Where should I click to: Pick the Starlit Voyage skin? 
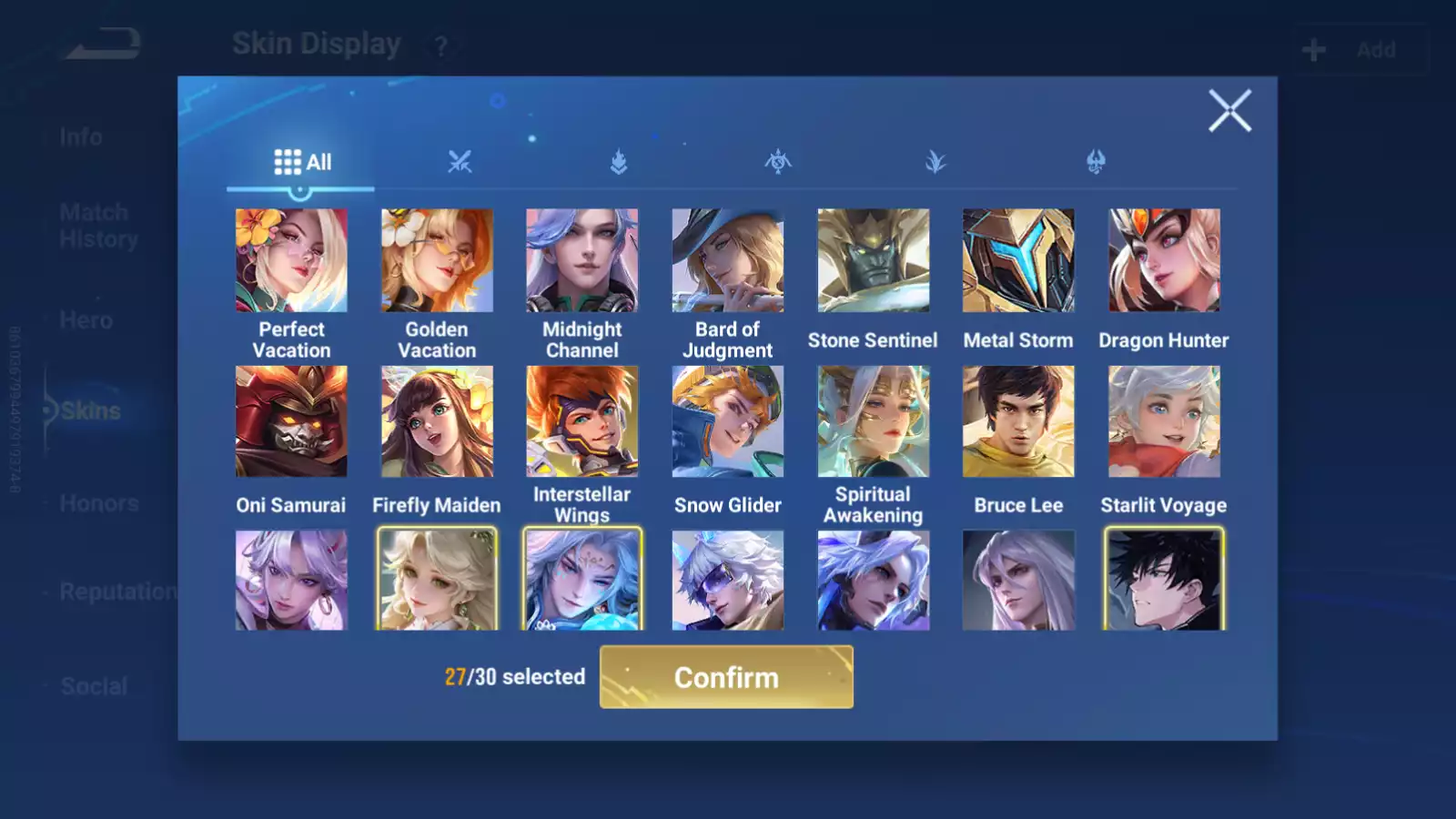coord(1164,421)
